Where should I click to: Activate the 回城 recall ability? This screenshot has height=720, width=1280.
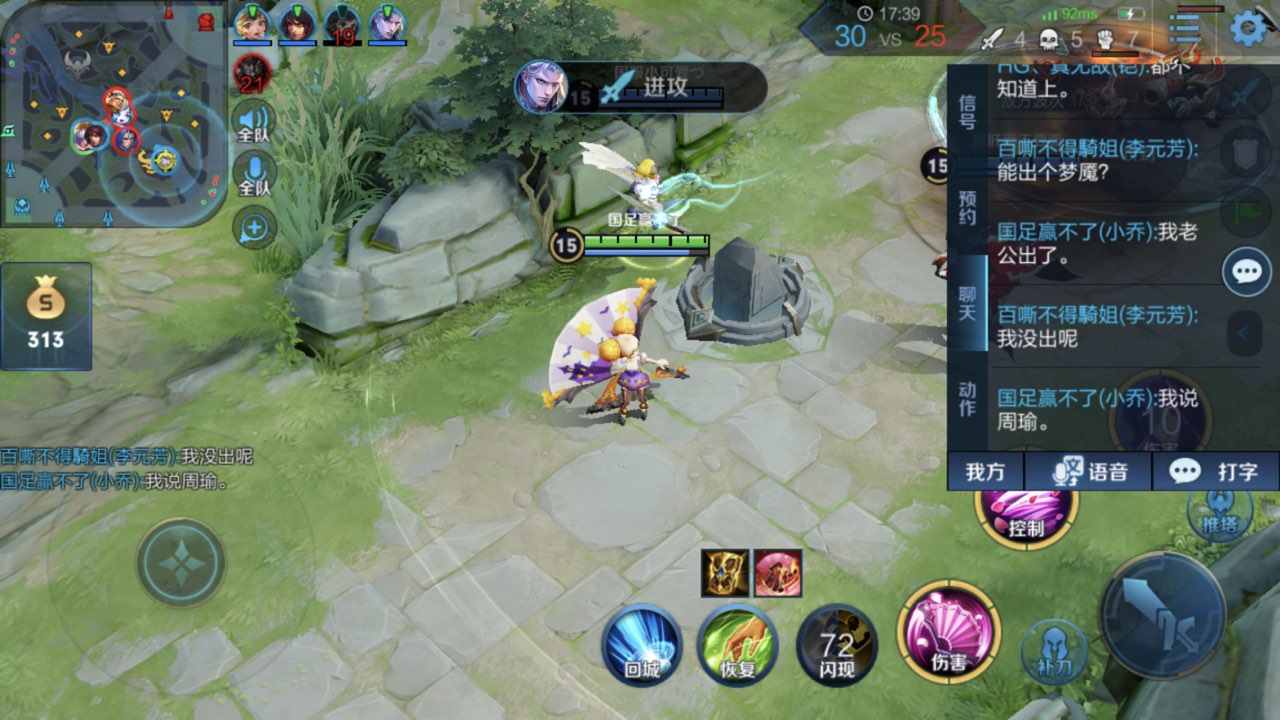point(642,645)
